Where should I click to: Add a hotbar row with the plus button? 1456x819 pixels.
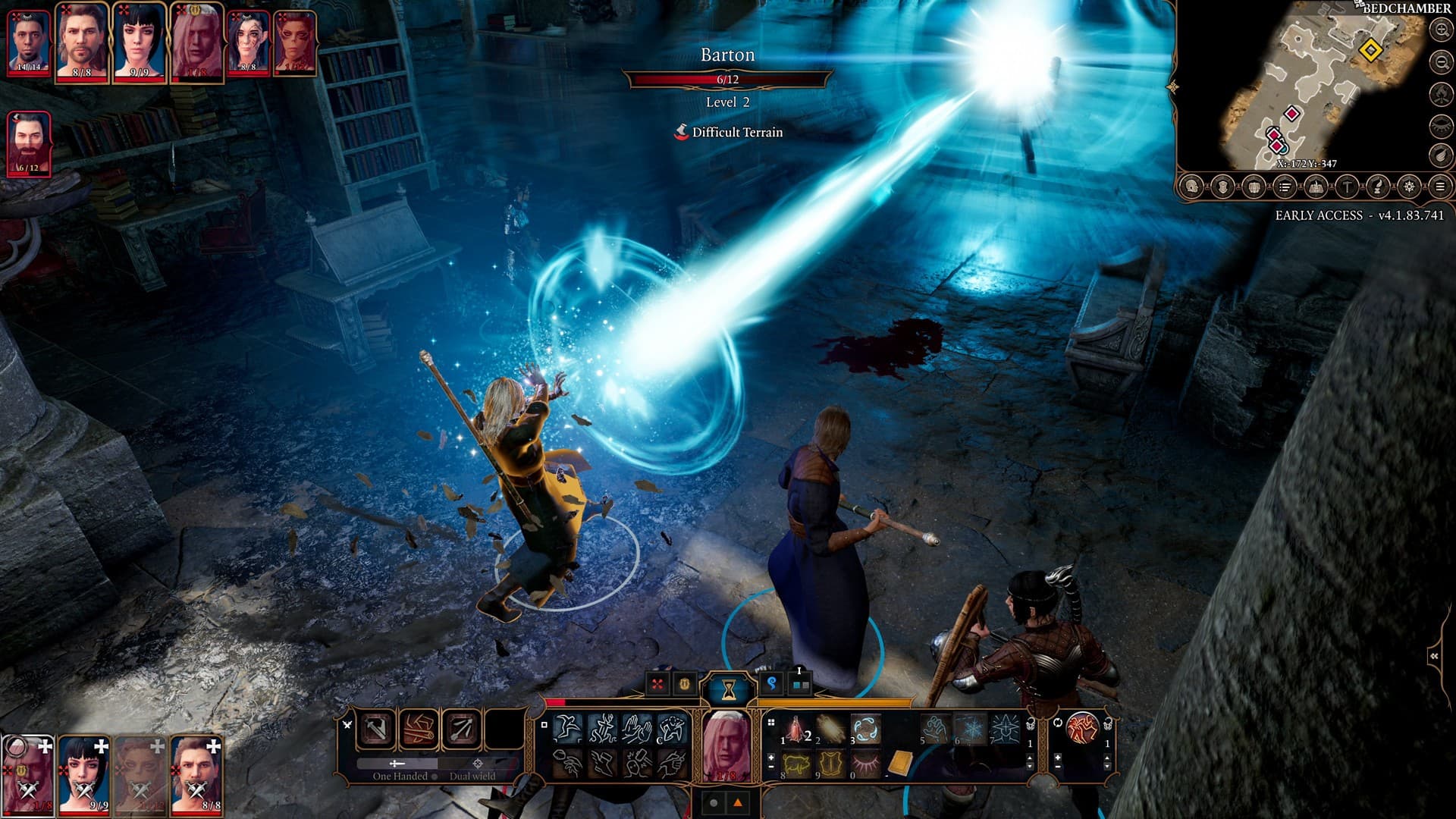771,756
